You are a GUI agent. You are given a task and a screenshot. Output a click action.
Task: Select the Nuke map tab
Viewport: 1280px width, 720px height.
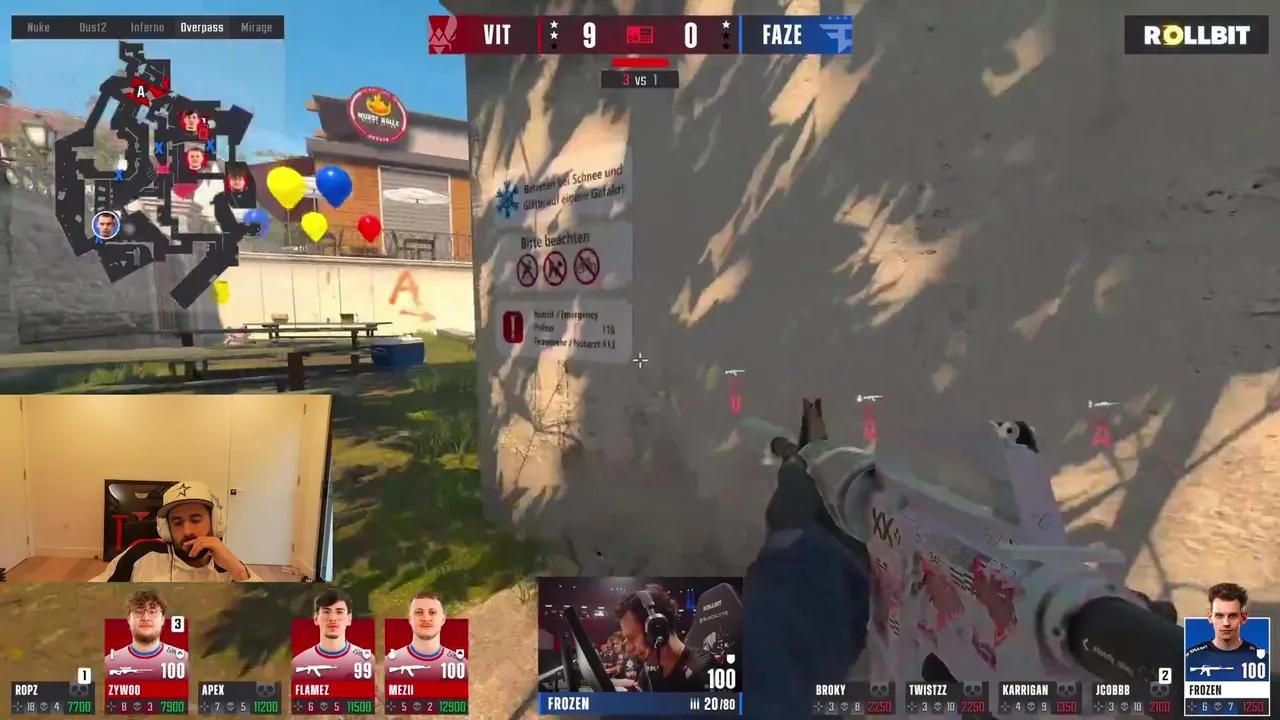tap(38, 27)
